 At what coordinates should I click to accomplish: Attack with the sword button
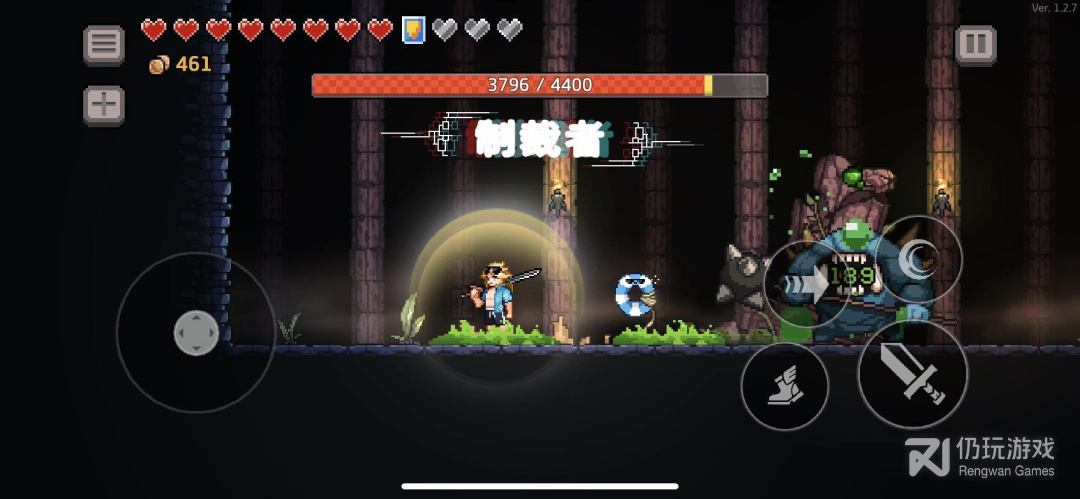tap(912, 374)
